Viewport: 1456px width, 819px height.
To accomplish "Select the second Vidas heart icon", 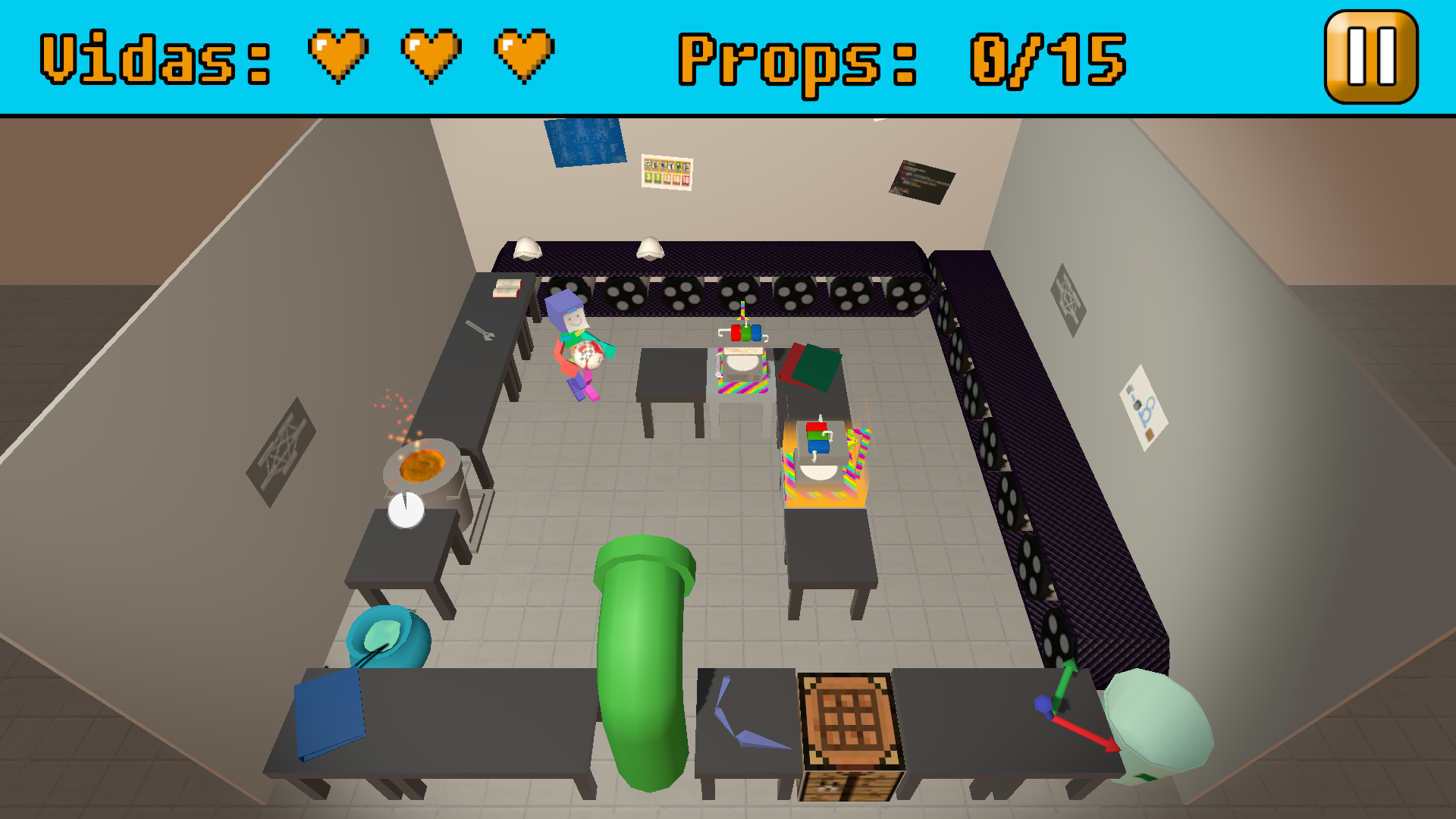I will (432, 55).
